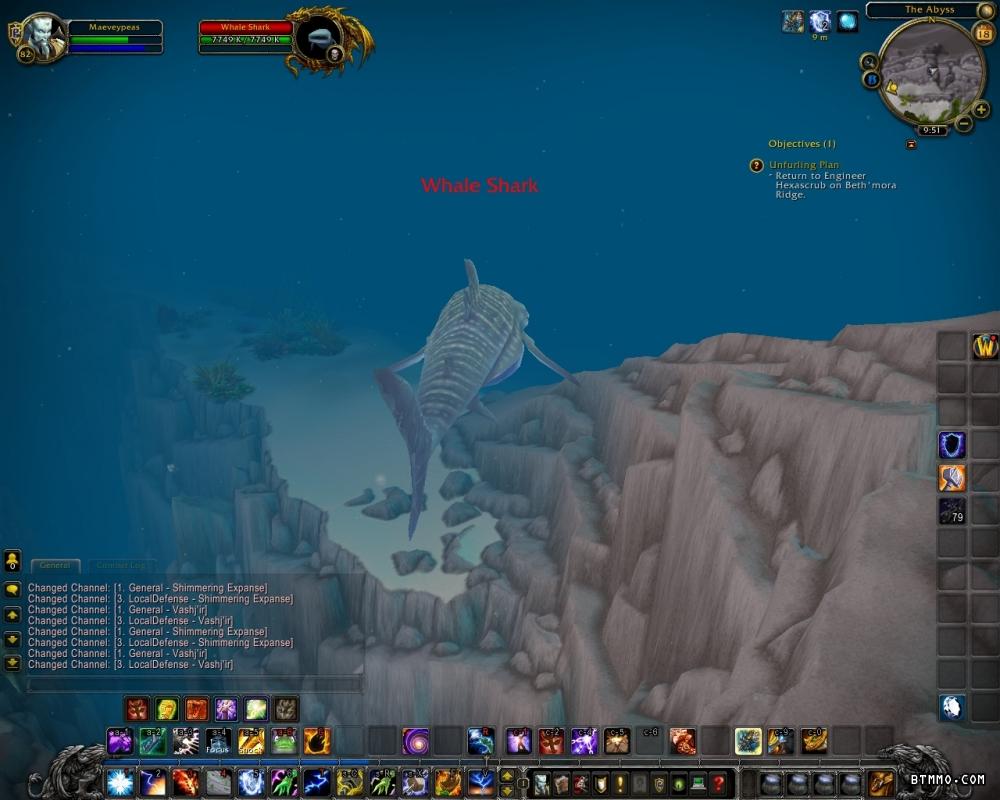Click the clock showing 9:51

click(931, 130)
